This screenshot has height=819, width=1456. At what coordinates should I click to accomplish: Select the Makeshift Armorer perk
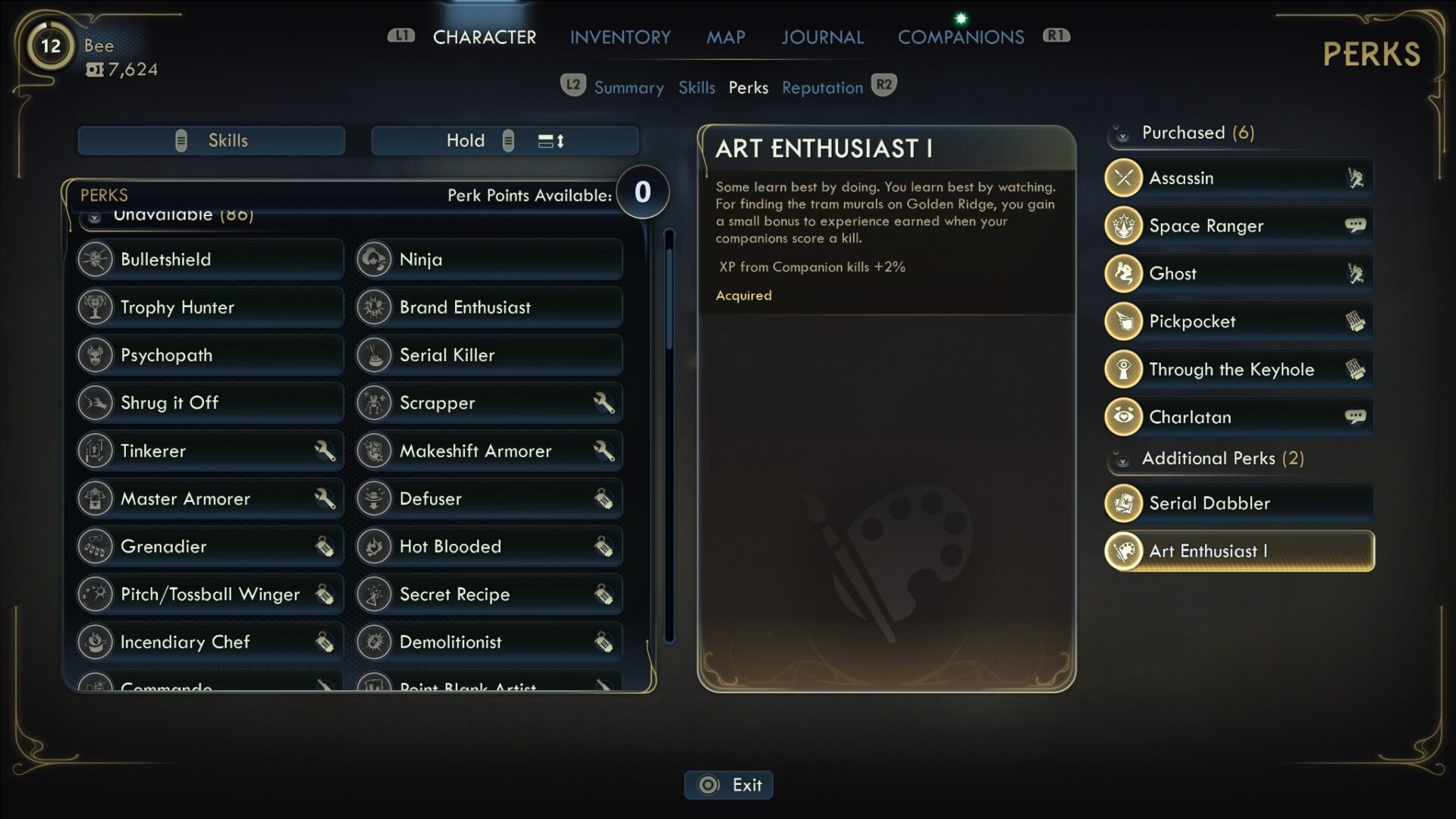[488, 451]
